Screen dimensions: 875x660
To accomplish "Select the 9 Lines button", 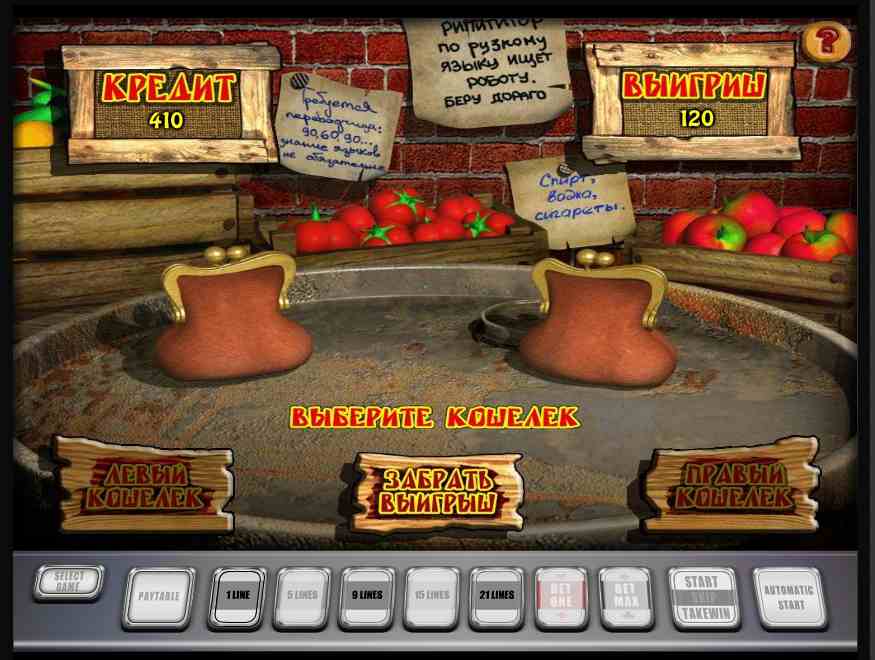I will click(x=366, y=597).
